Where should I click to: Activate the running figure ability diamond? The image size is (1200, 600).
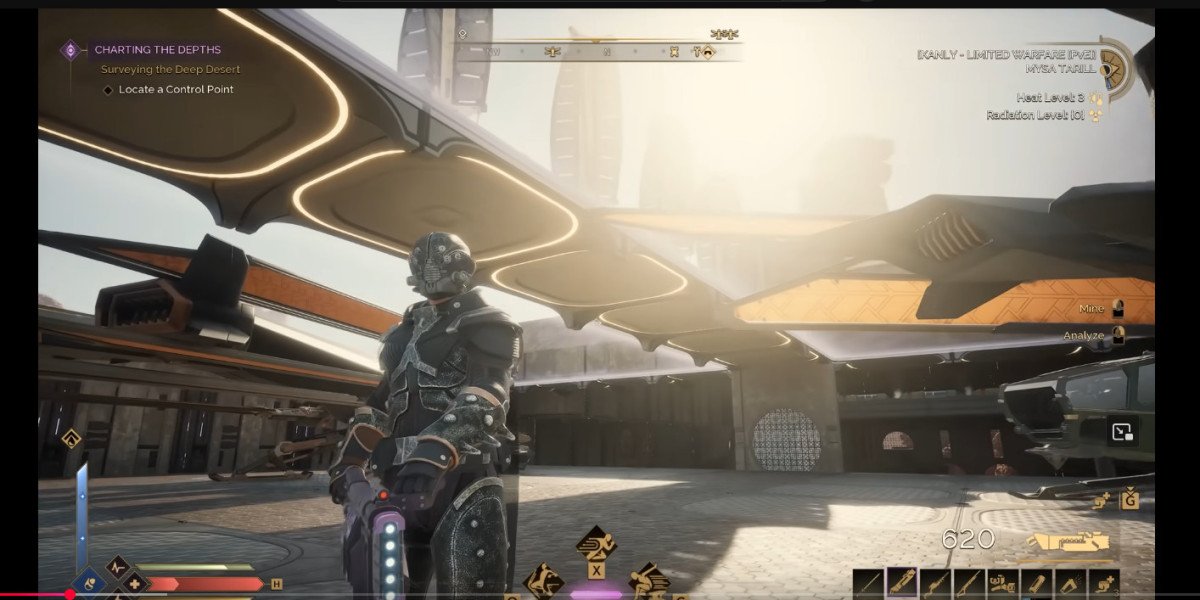[596, 543]
